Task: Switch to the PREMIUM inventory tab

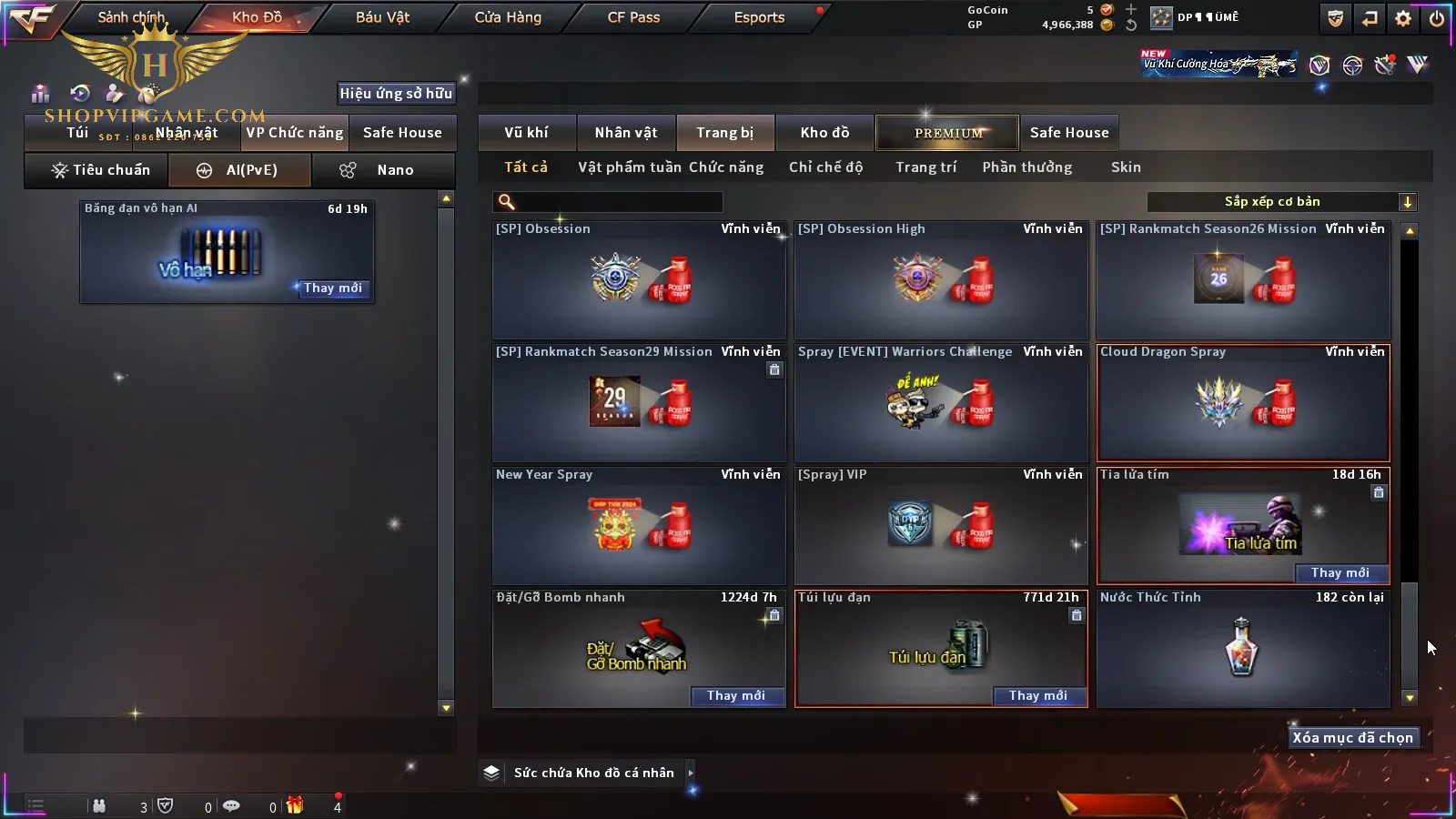Action: coord(947,133)
